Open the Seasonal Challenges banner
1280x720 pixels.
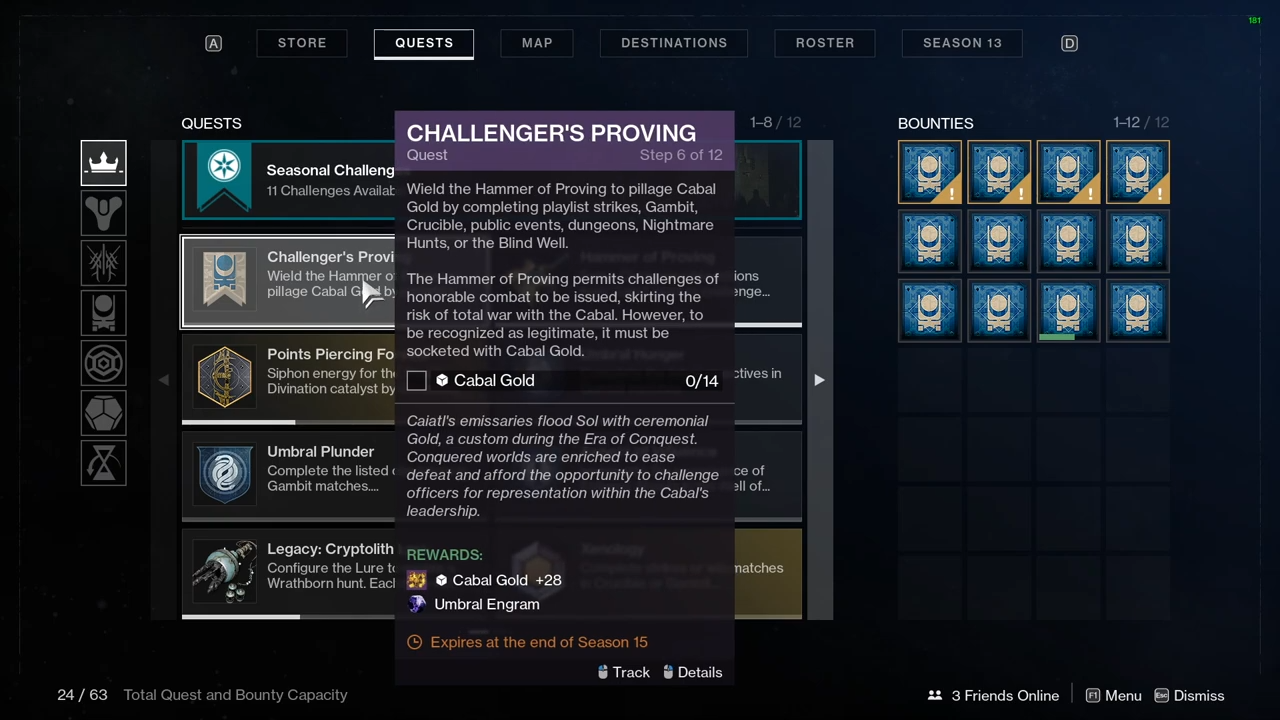pos(290,180)
